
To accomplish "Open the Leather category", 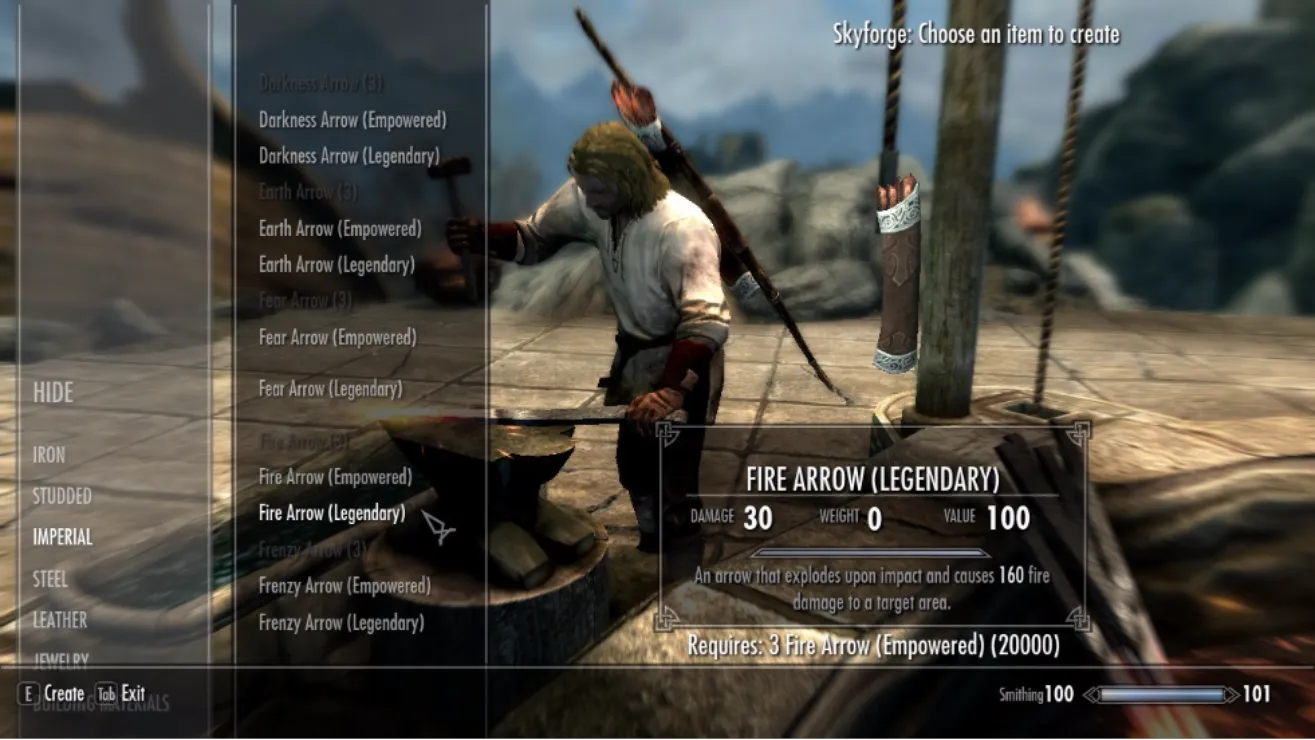I will coord(60,620).
